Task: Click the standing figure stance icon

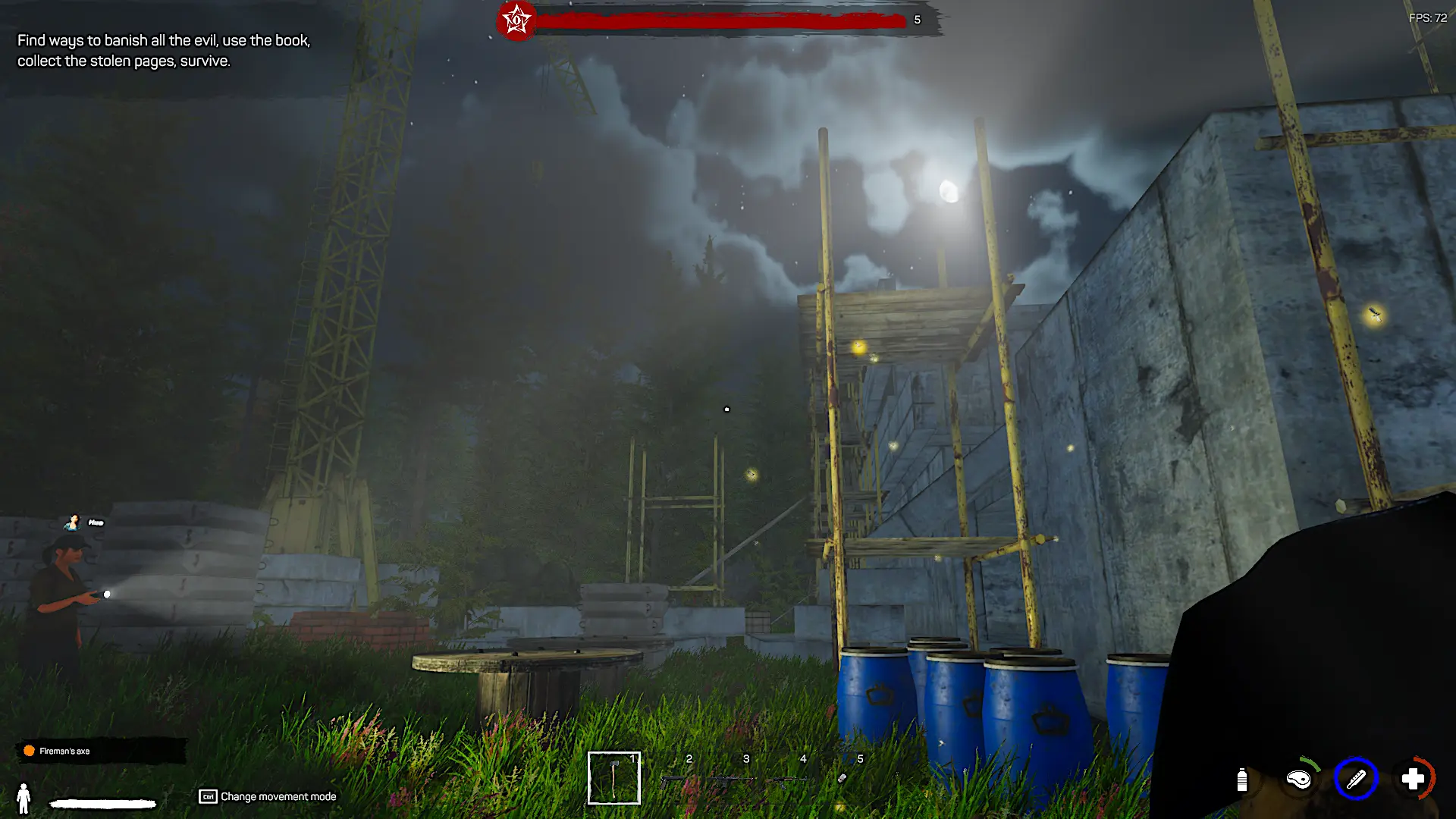Action: (24, 799)
